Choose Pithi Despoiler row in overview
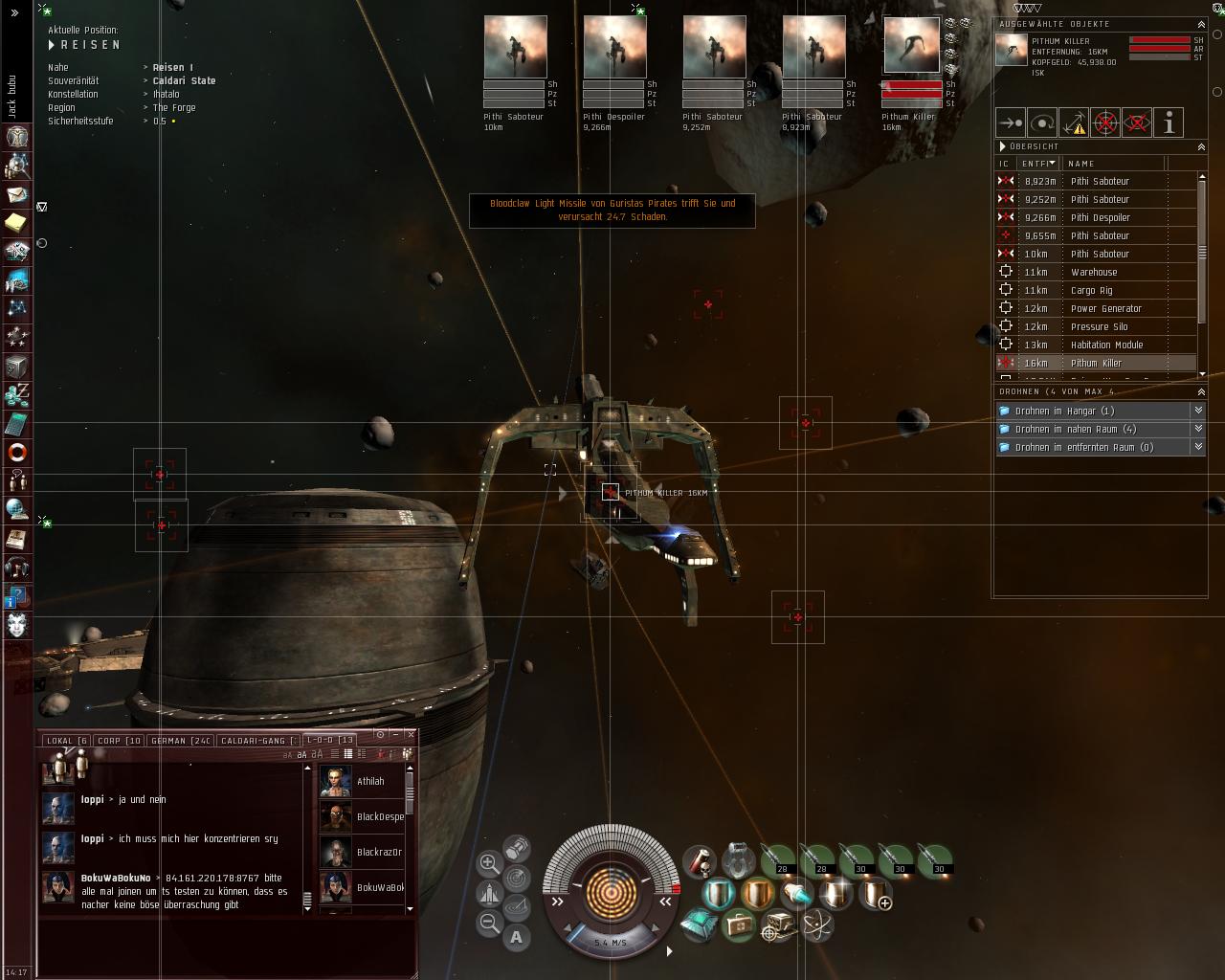Screen dimensions: 1225x980 (1100, 217)
